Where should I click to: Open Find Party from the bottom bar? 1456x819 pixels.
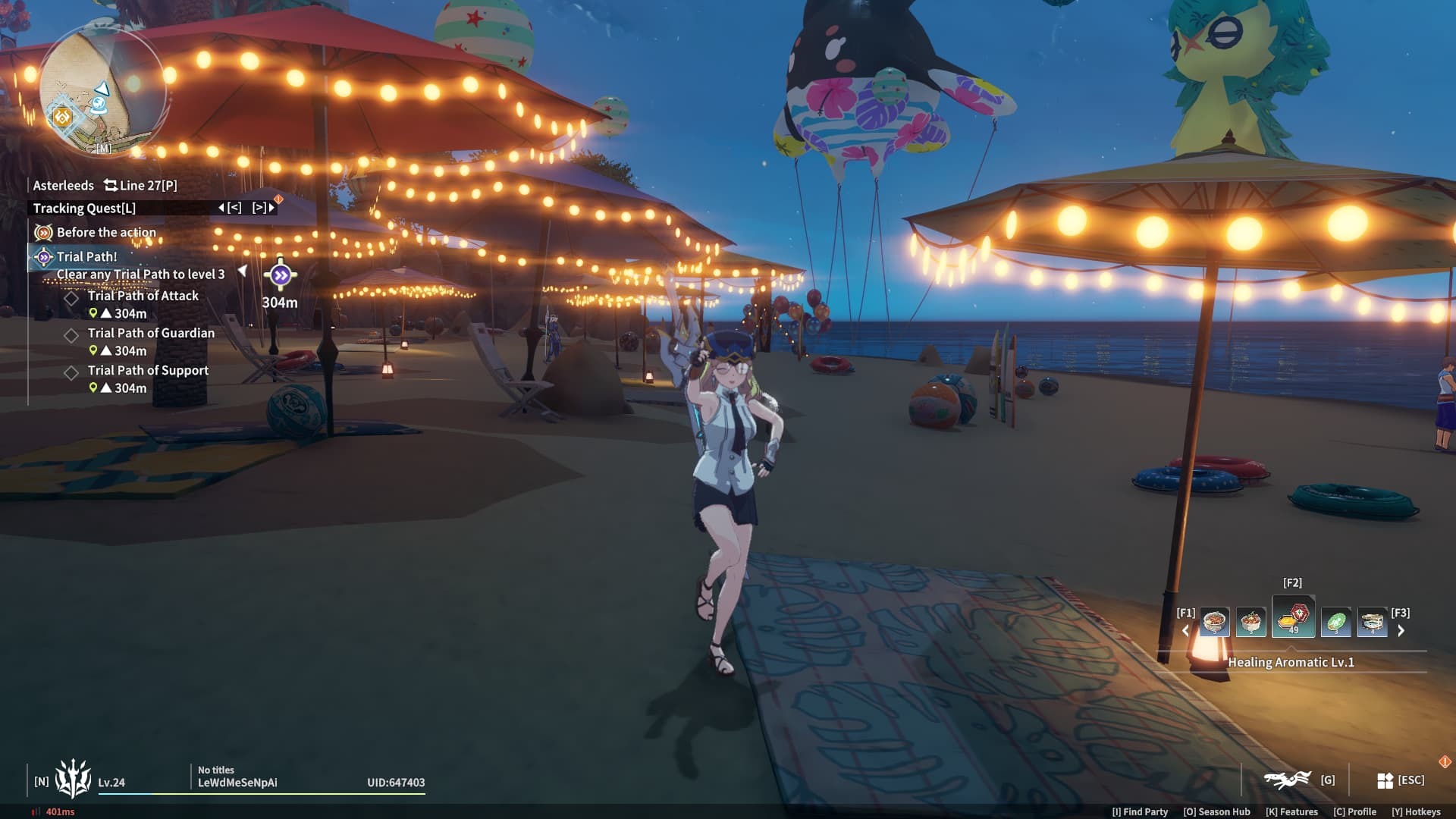coord(1140,811)
